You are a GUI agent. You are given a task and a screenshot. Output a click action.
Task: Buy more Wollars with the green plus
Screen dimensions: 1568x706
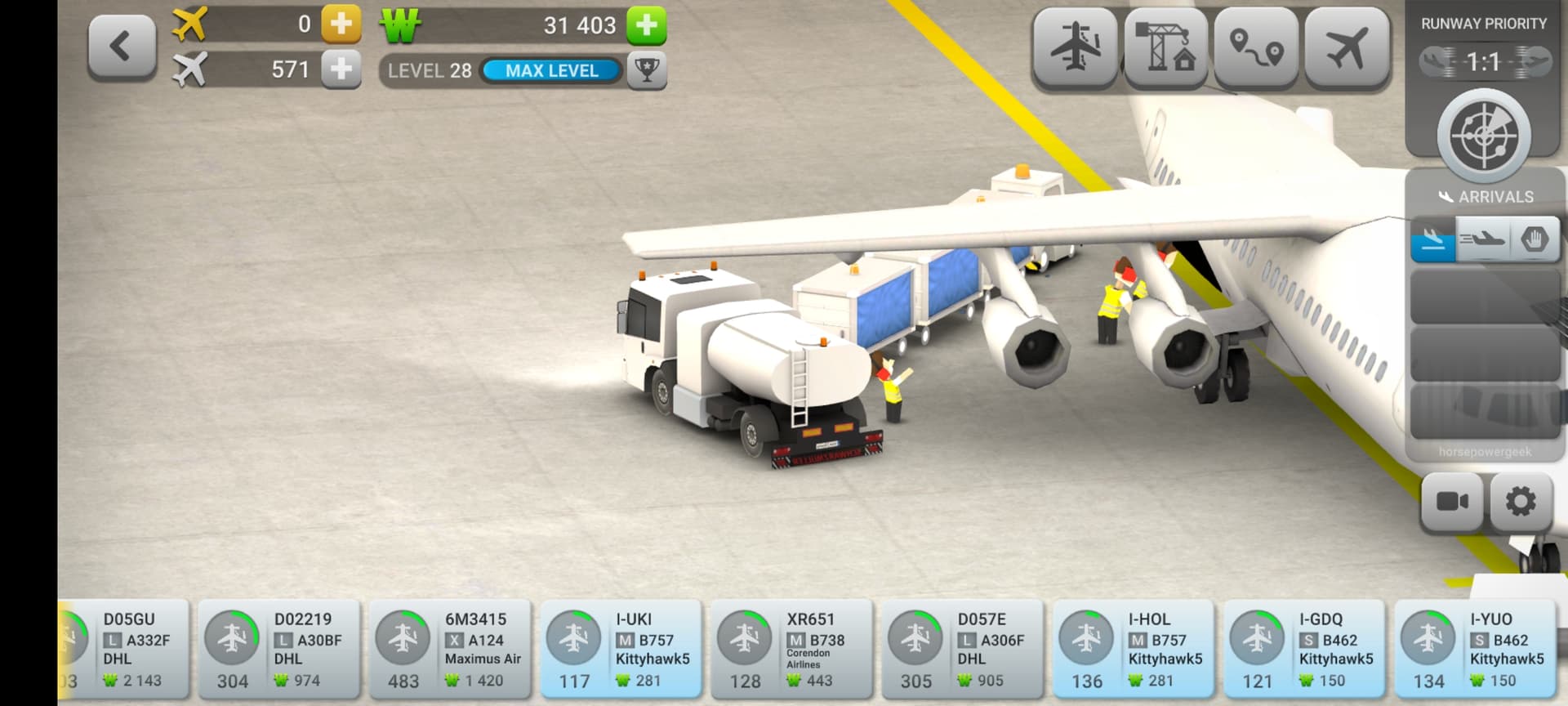[647, 25]
